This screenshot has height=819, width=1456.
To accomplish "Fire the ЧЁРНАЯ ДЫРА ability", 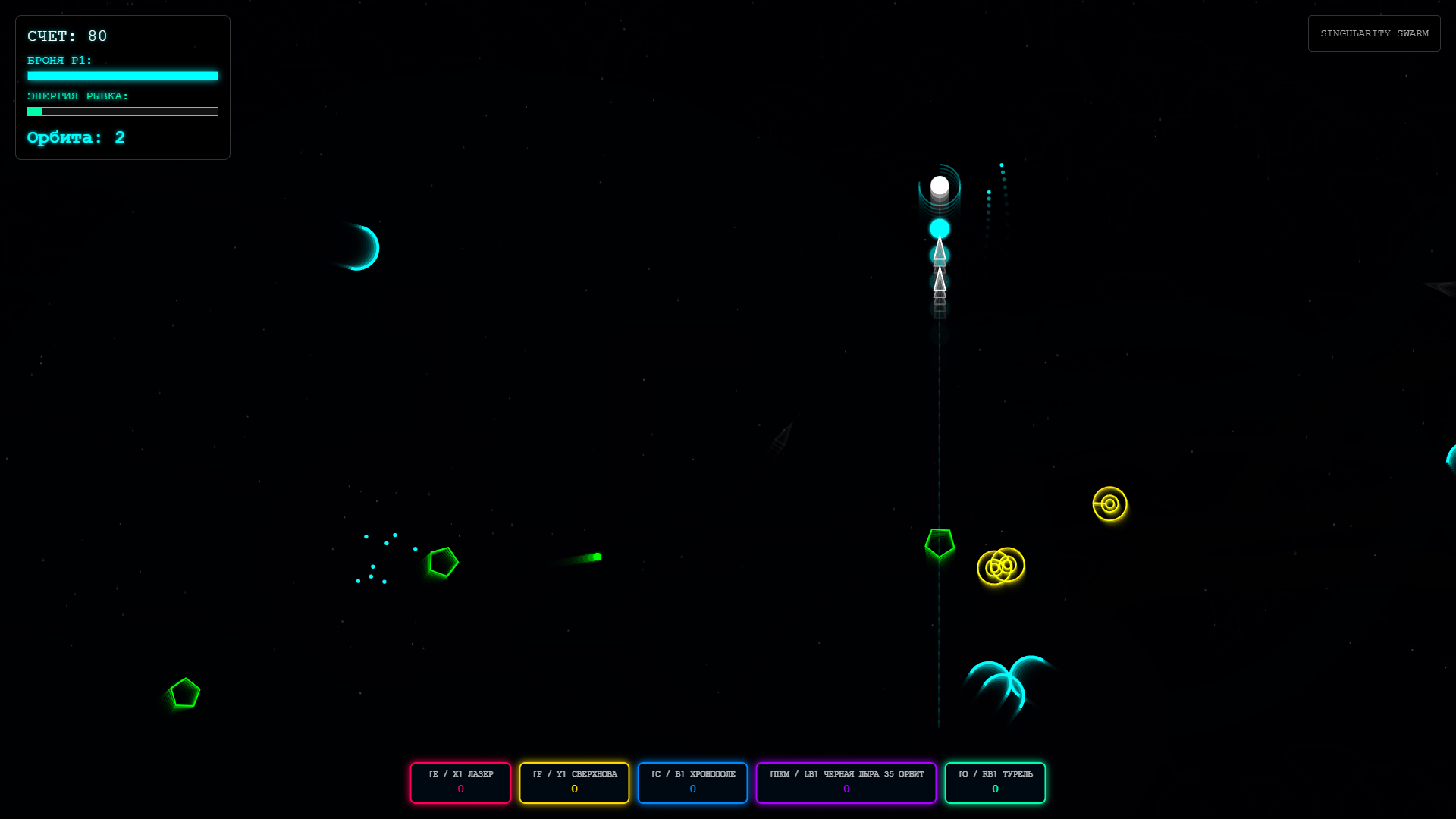I will [846, 782].
